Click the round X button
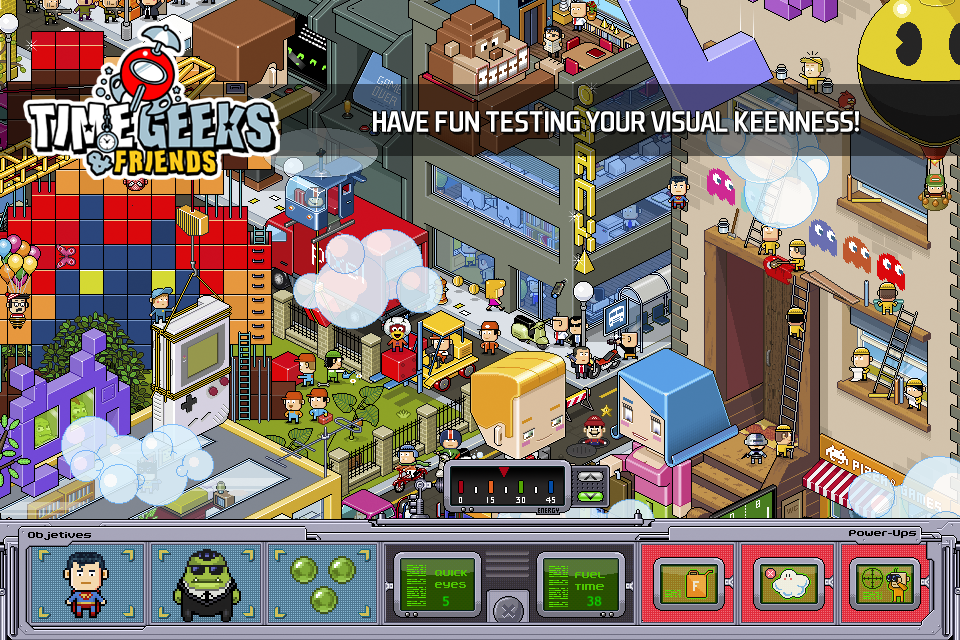 click(x=510, y=609)
